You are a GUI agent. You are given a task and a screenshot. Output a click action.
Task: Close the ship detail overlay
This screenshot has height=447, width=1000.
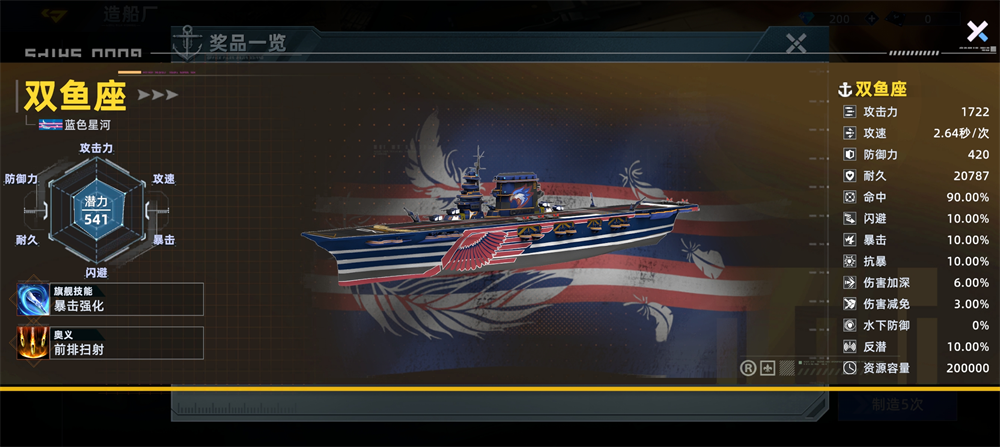pyautogui.click(x=976, y=31)
